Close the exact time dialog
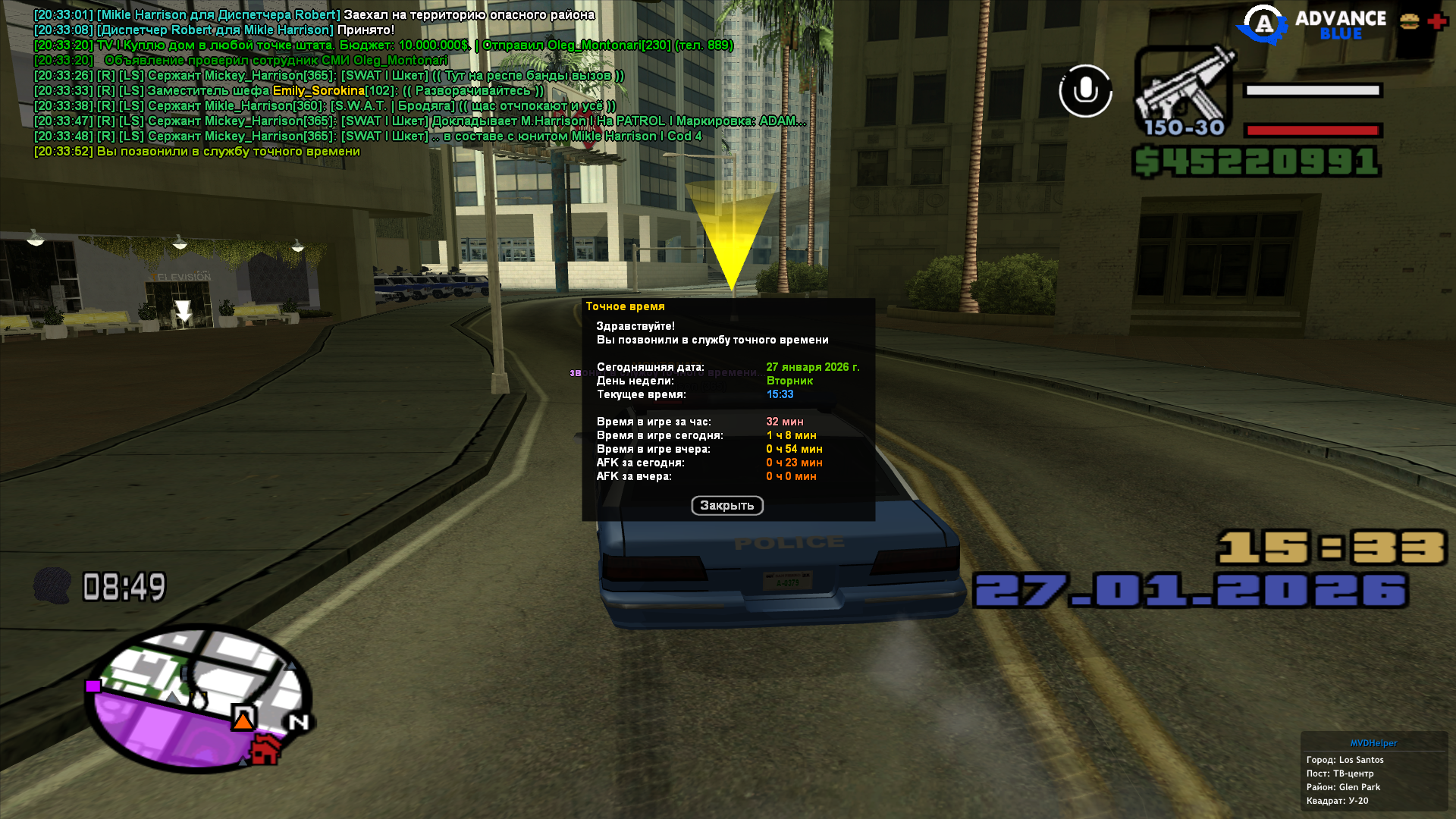The width and height of the screenshot is (1456, 819). coord(726,506)
